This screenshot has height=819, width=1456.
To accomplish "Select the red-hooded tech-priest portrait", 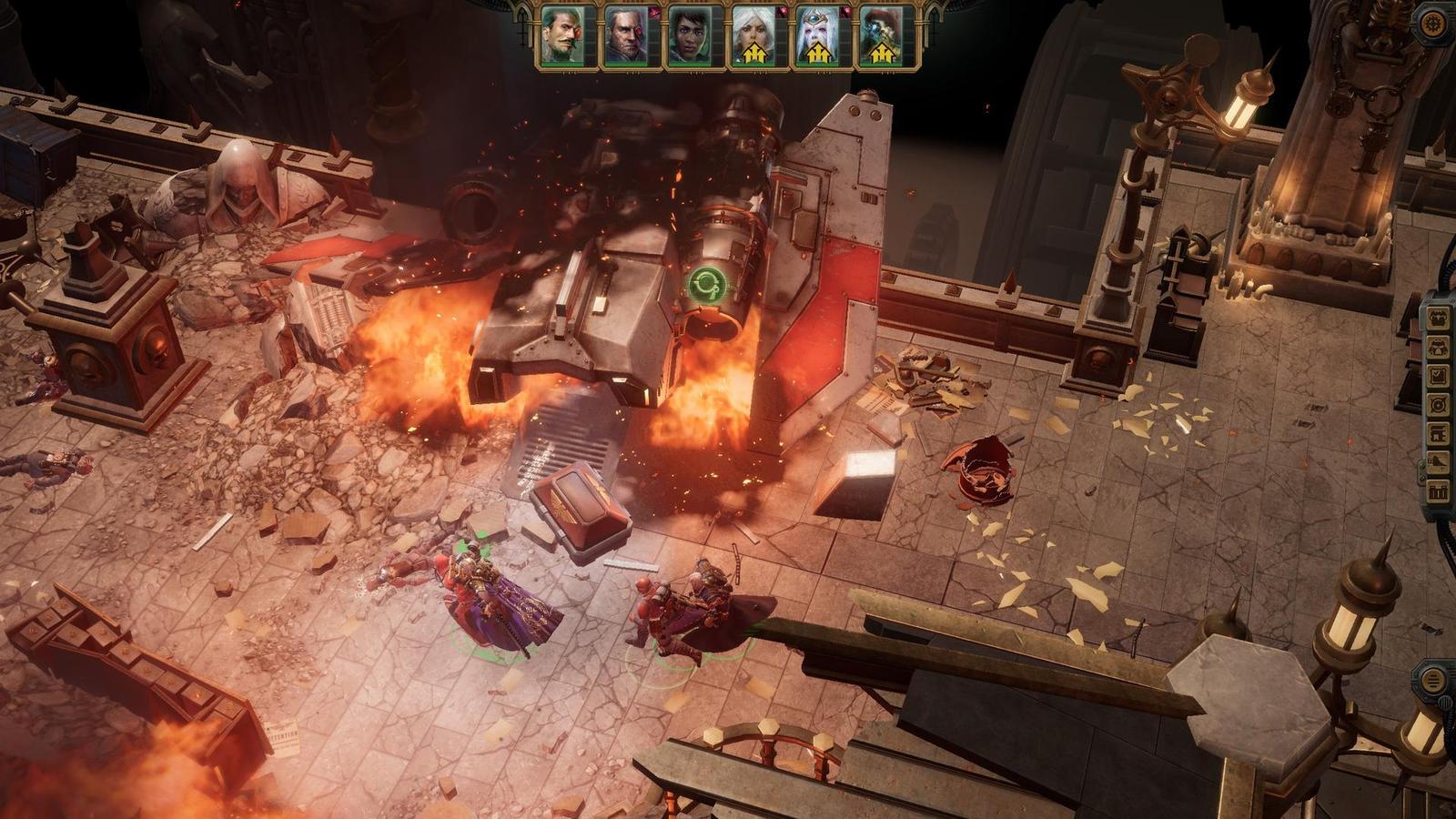I will tap(879, 37).
